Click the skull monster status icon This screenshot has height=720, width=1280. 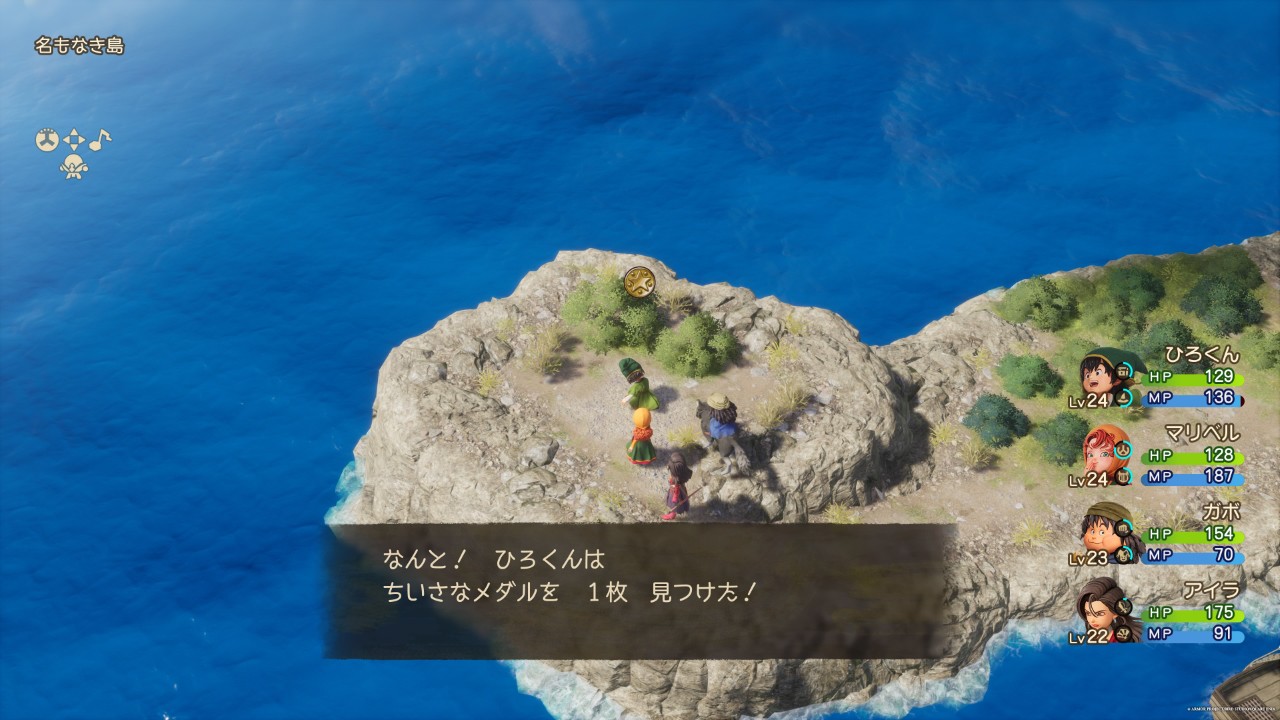pos(73,167)
